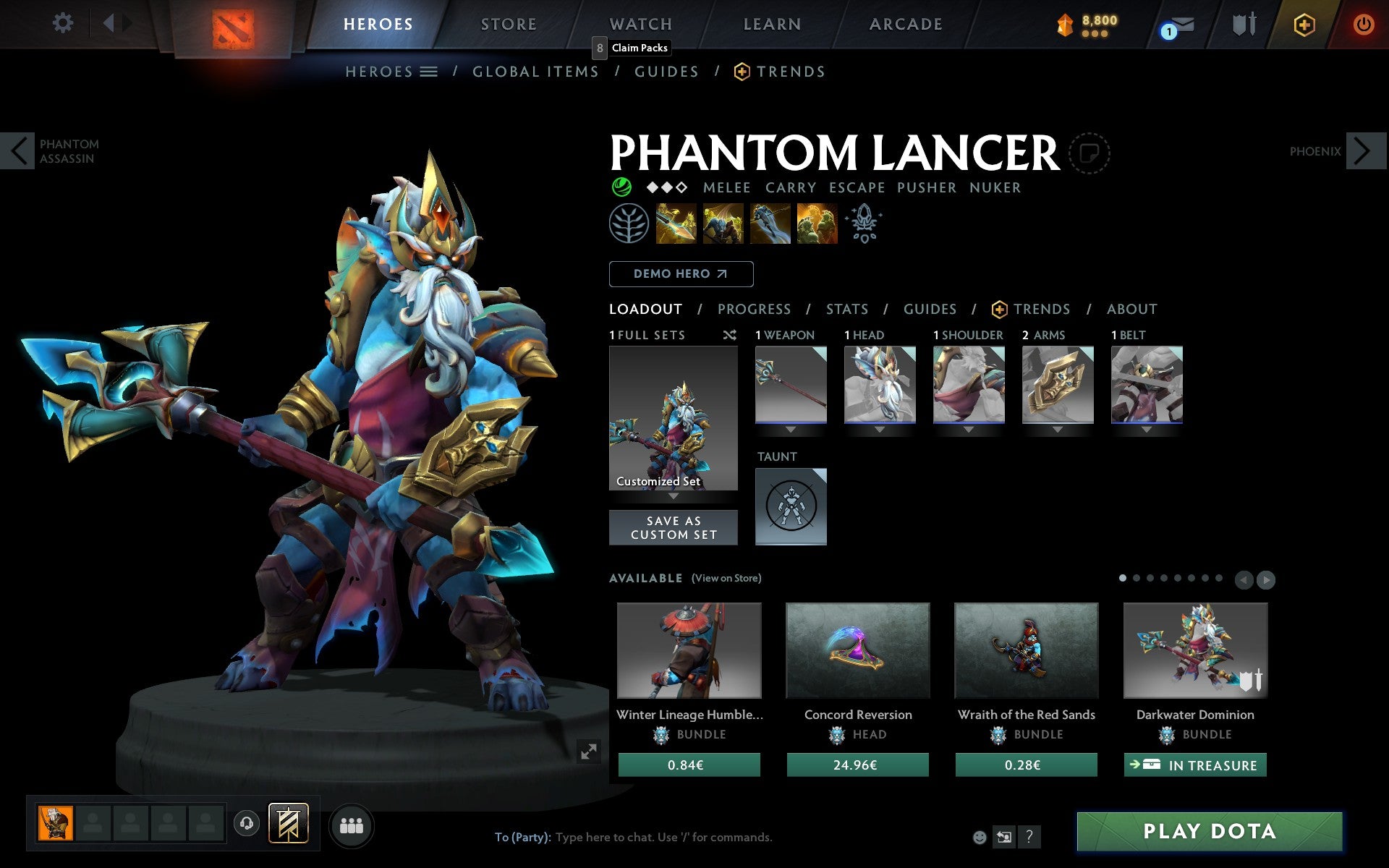Click the Aghanim's Scepter upgrade icon
Screen dimensions: 1389x868
(863, 223)
